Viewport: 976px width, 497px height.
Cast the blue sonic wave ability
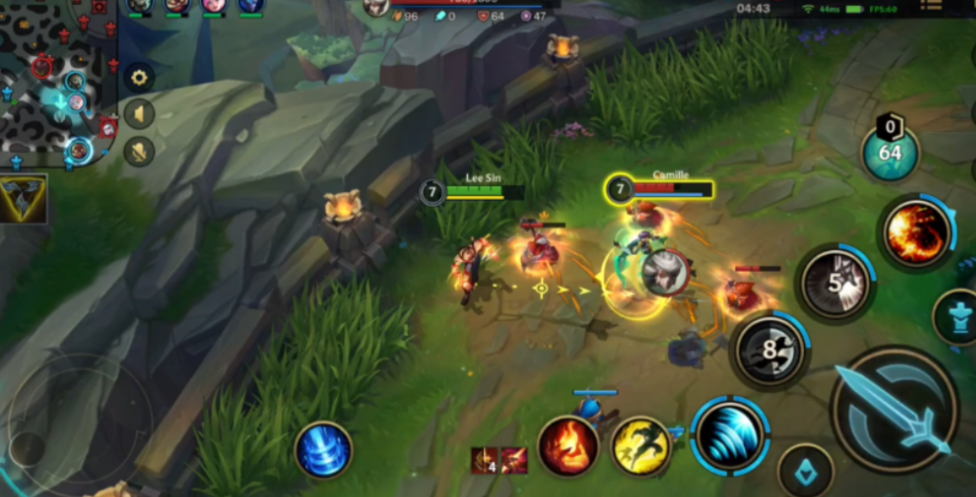[x=730, y=436]
